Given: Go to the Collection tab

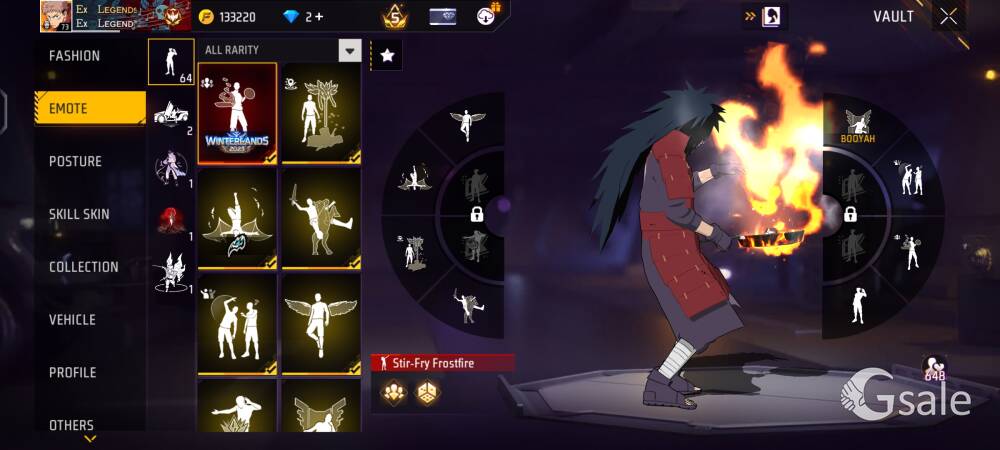Looking at the screenshot, I should pos(84,267).
